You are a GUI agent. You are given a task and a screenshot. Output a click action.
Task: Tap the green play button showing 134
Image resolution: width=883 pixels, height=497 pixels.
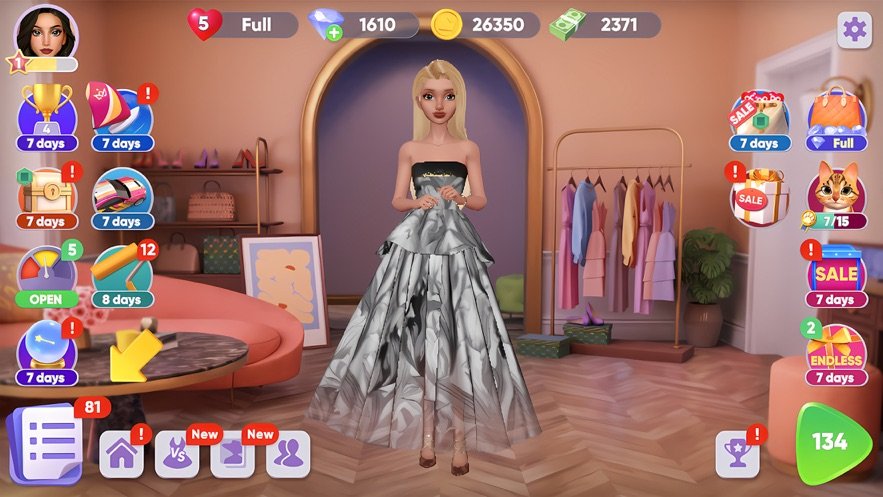pos(832,443)
